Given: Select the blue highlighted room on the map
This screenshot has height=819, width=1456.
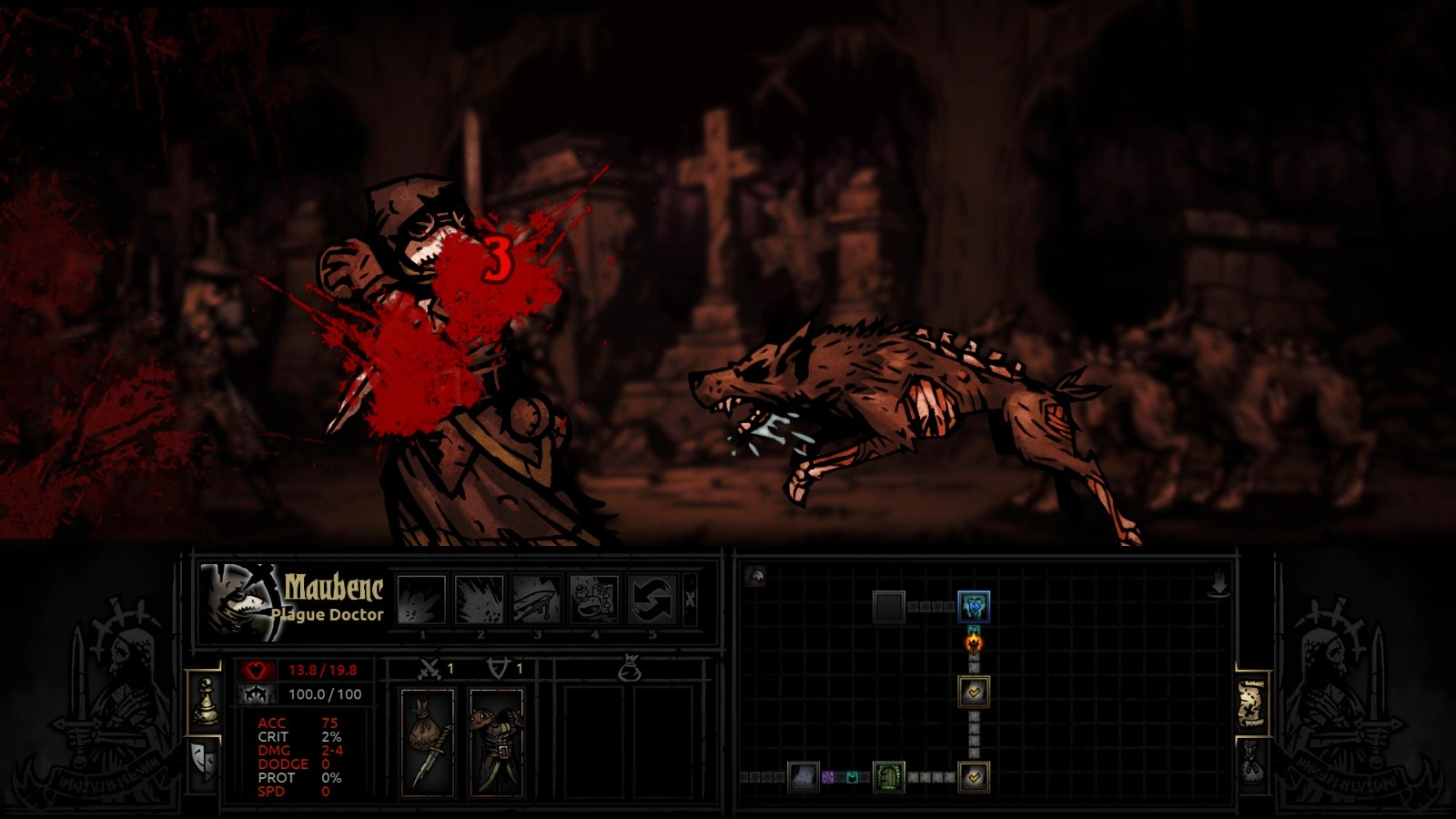Looking at the screenshot, I should (x=974, y=606).
